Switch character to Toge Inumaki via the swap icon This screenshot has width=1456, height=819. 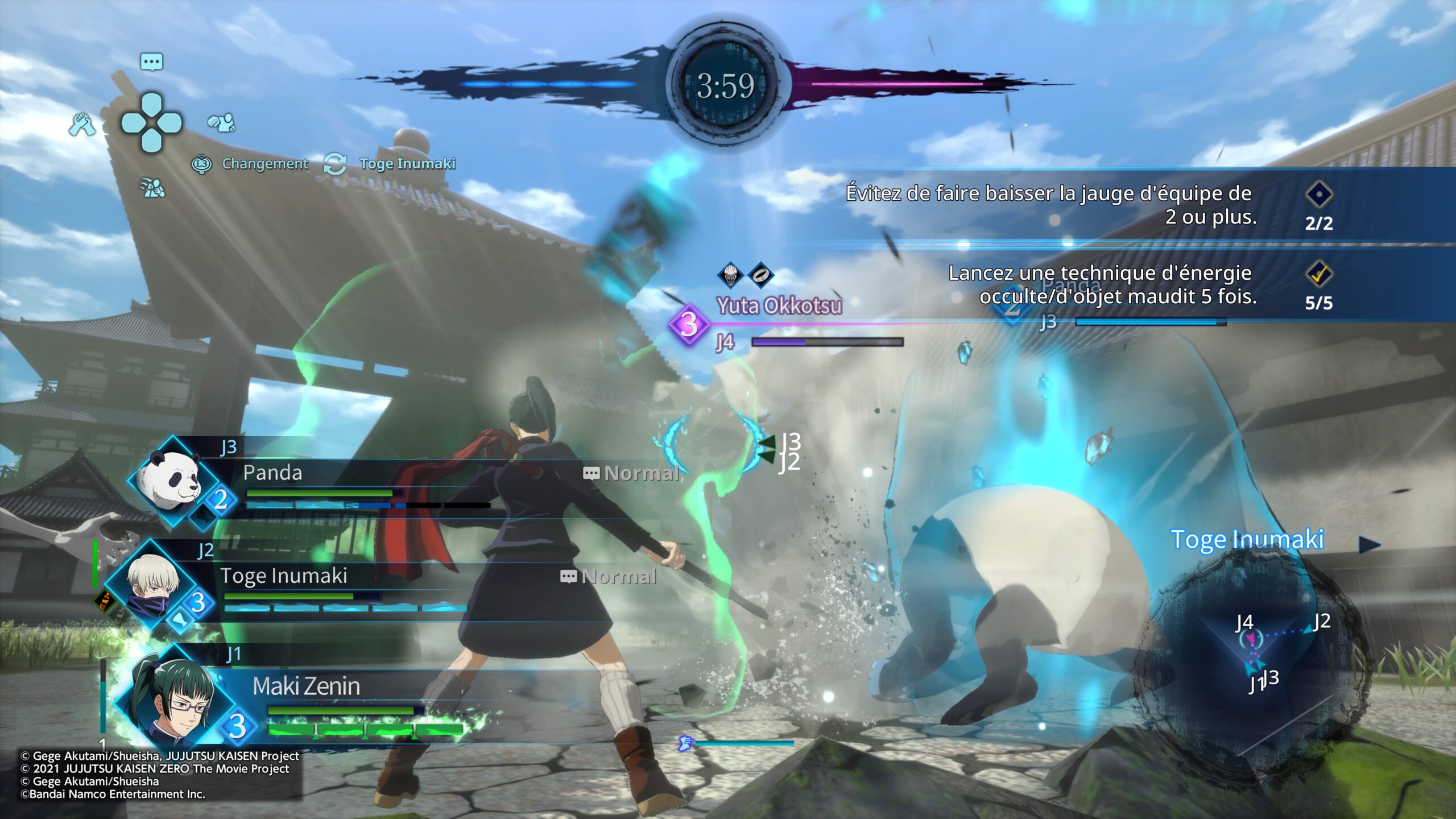pos(334,164)
